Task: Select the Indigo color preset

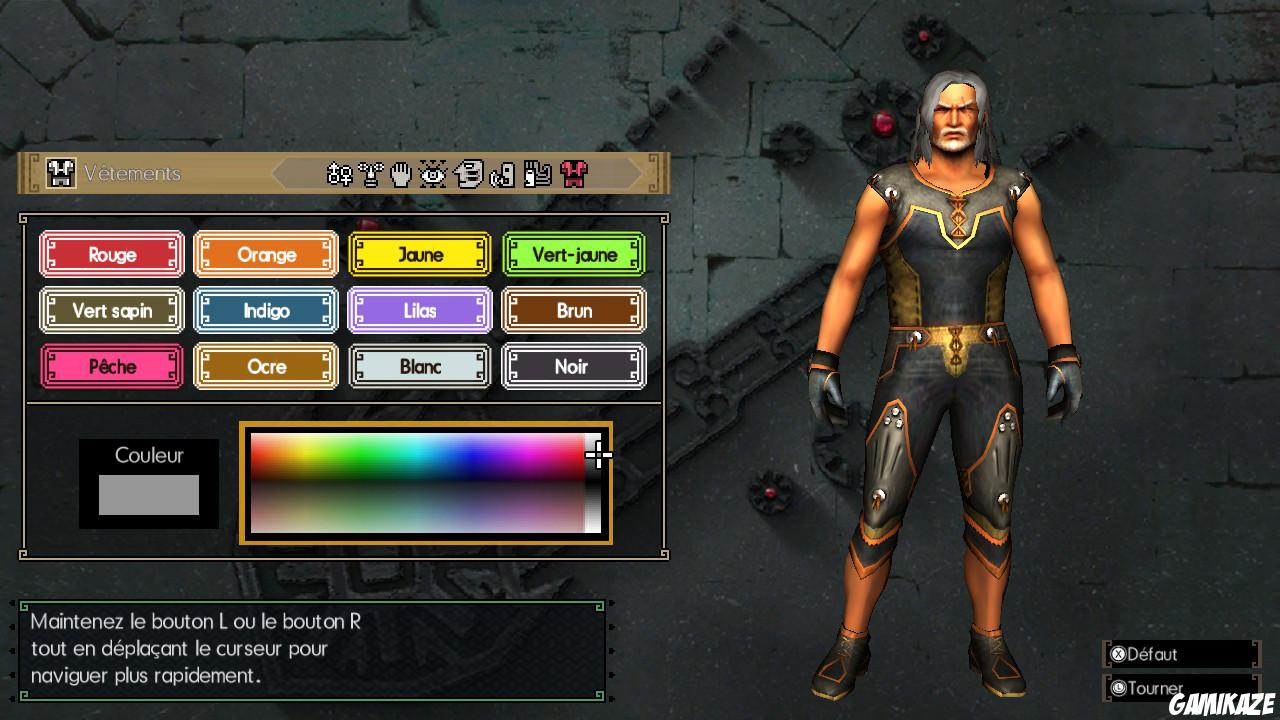Action: tap(265, 311)
